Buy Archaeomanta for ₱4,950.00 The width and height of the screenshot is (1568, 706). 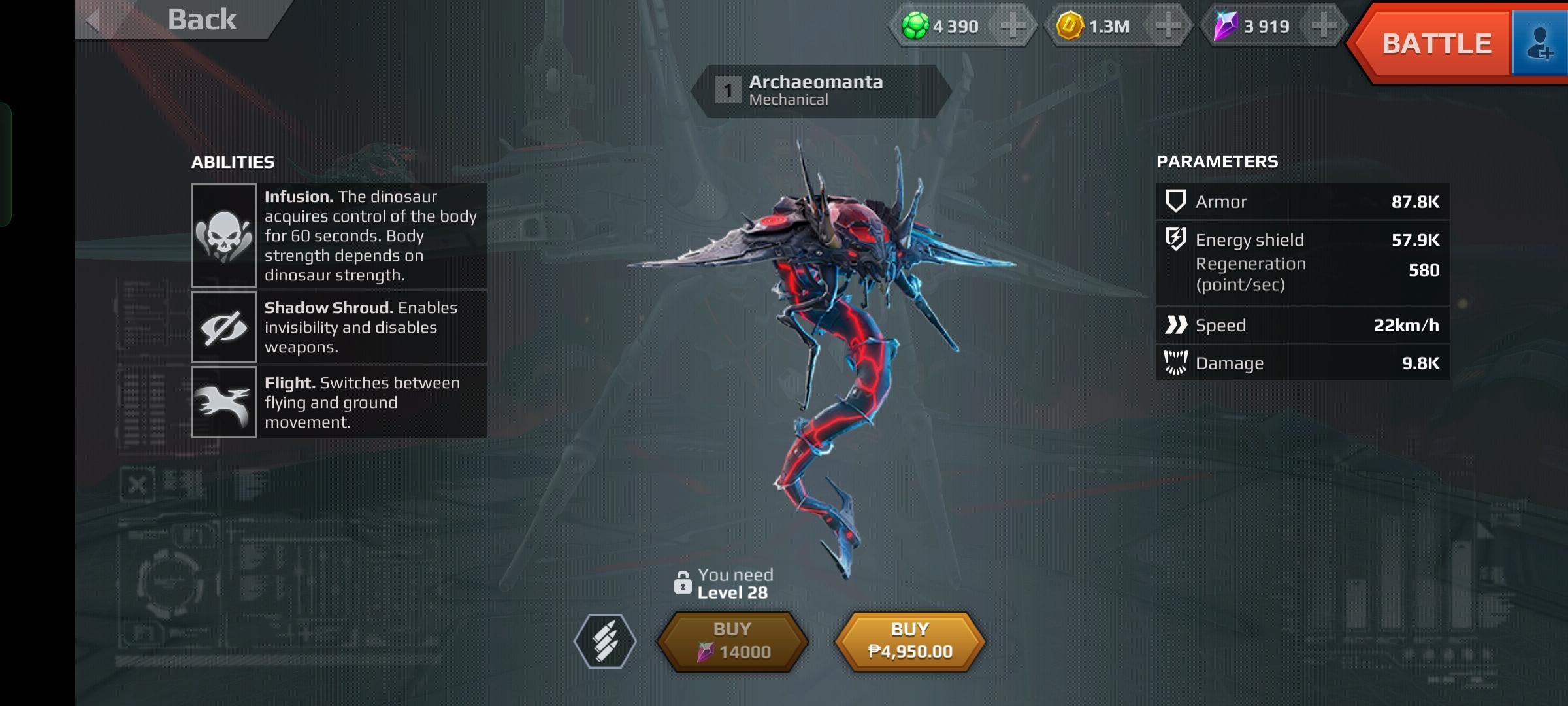[910, 641]
